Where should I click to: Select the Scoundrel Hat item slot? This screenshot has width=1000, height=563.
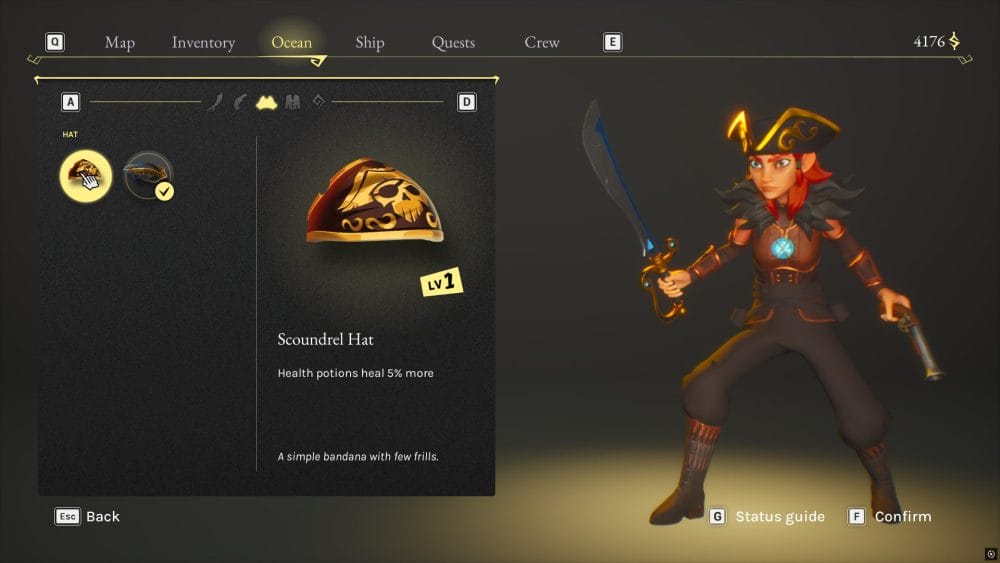coord(85,176)
